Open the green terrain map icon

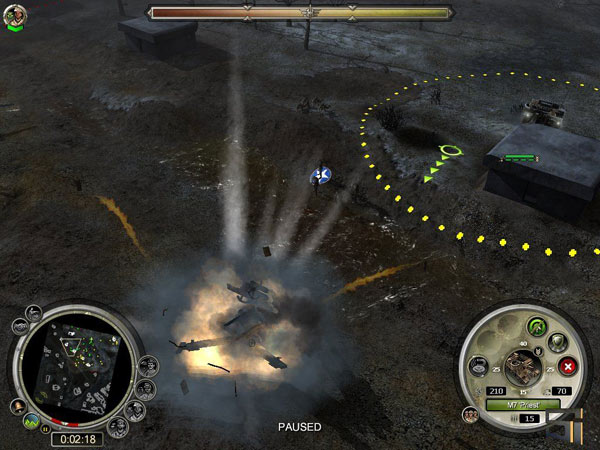pyautogui.click(x=30, y=420)
